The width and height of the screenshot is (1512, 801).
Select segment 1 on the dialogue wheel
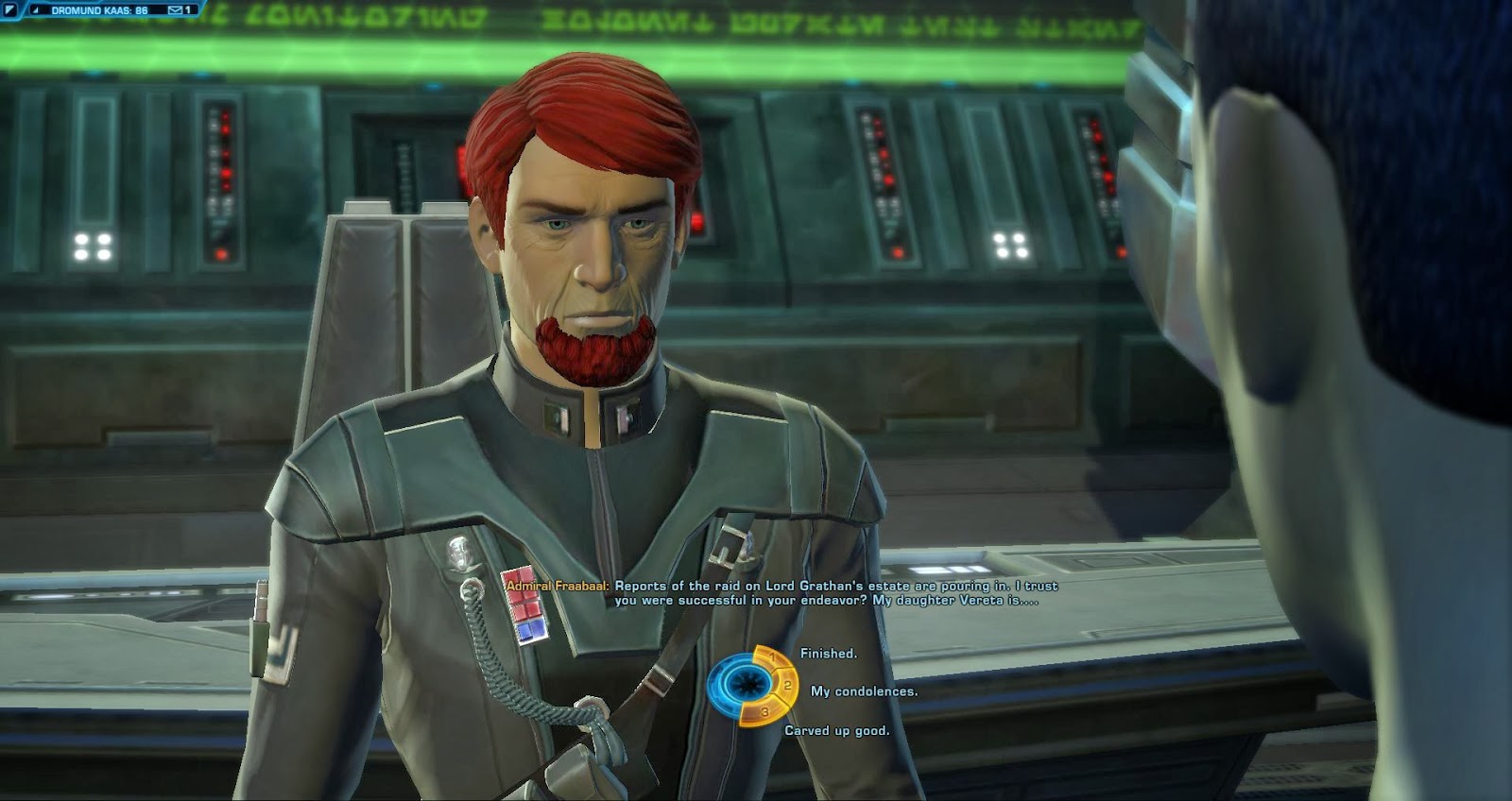(772, 656)
